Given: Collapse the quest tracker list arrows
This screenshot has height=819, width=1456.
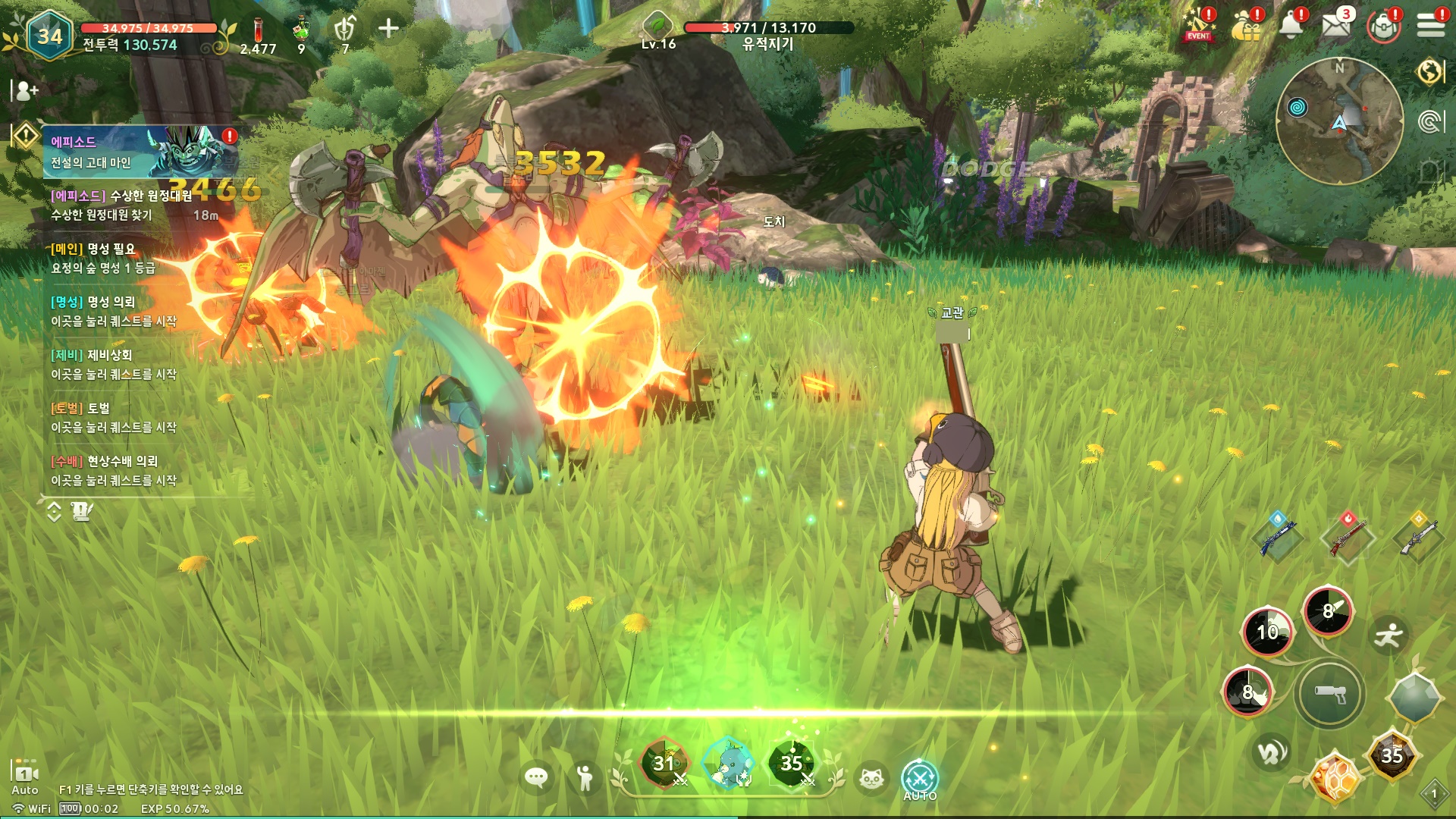Looking at the screenshot, I should (54, 512).
